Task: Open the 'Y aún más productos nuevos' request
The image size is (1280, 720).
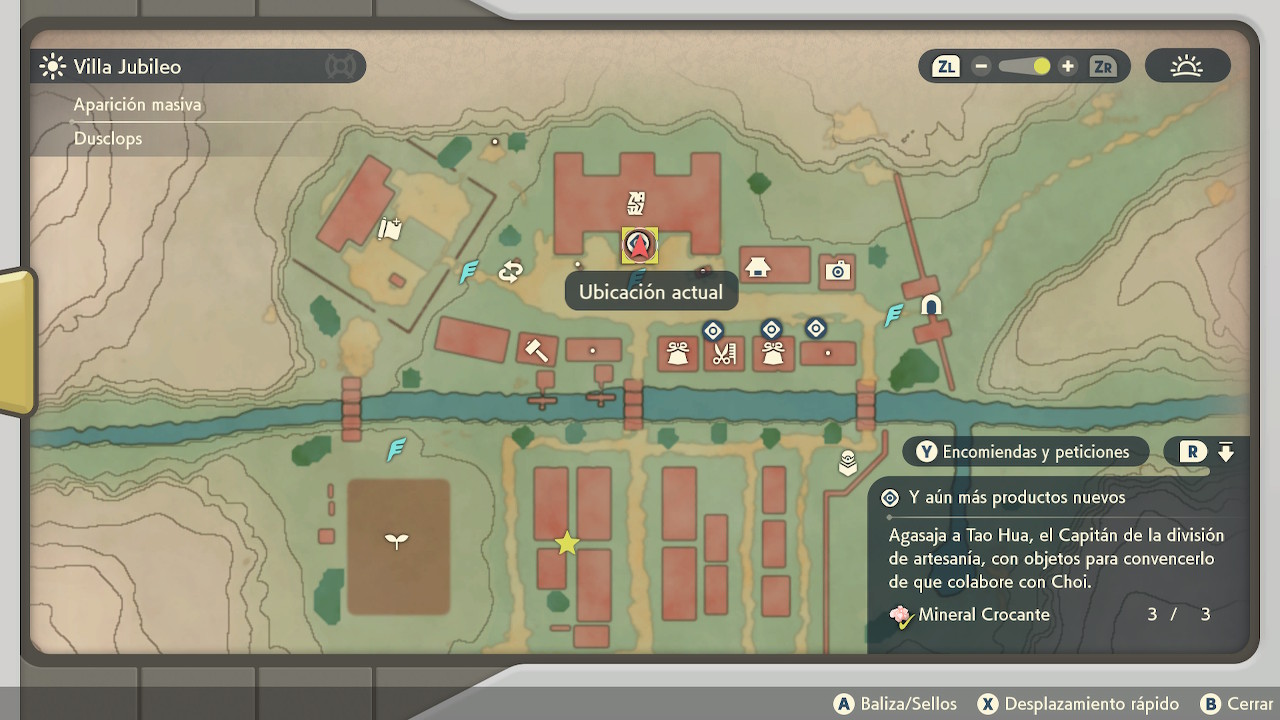Action: (x=1017, y=497)
